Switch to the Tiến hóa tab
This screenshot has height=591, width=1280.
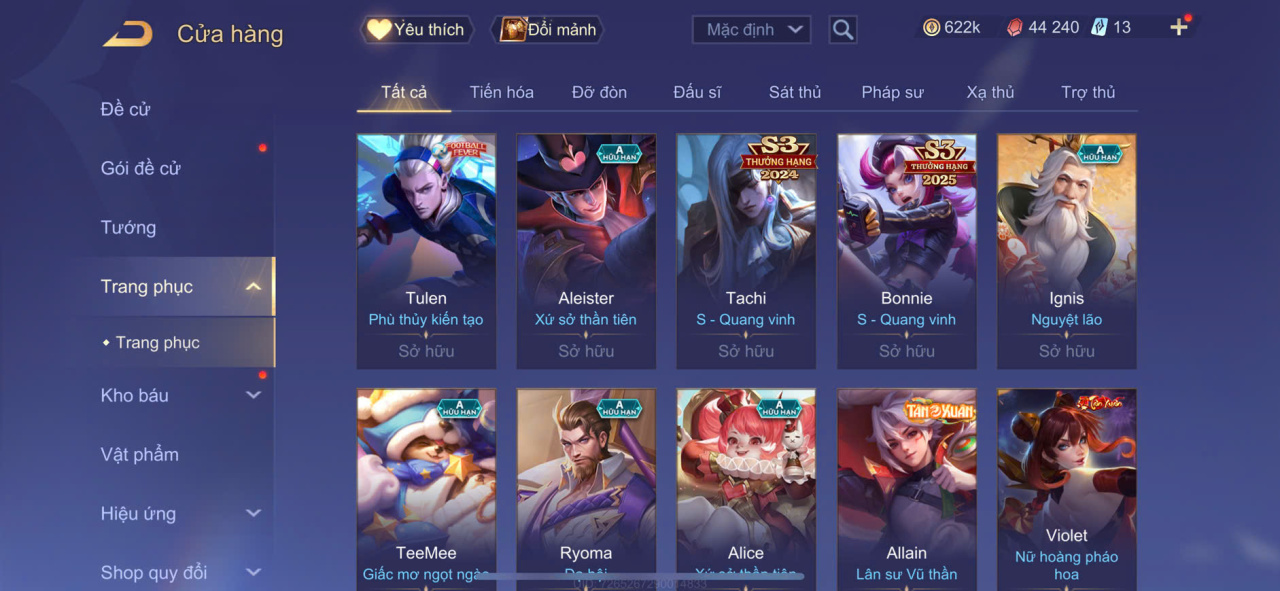point(501,92)
